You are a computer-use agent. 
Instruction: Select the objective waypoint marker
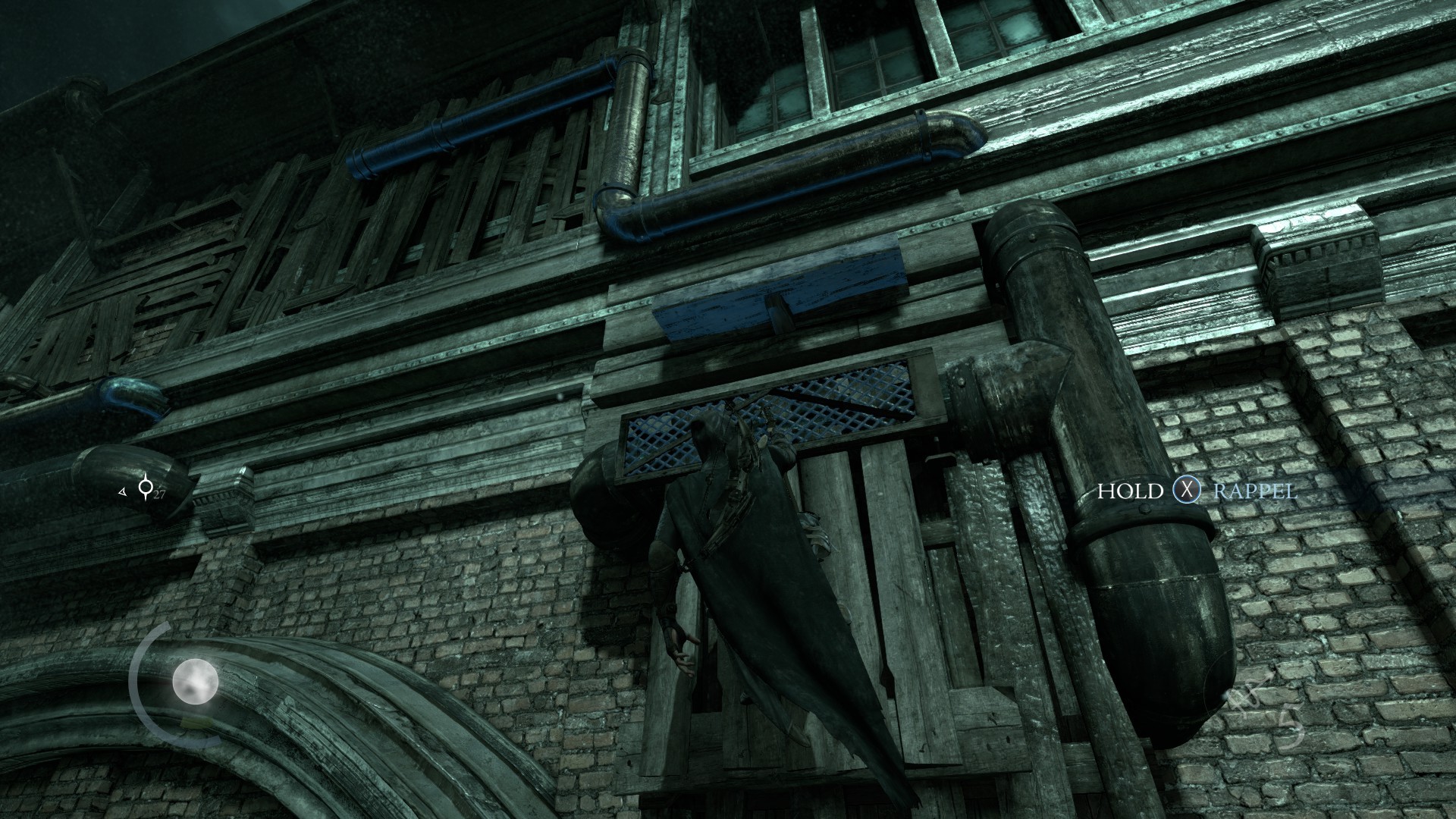[145, 488]
